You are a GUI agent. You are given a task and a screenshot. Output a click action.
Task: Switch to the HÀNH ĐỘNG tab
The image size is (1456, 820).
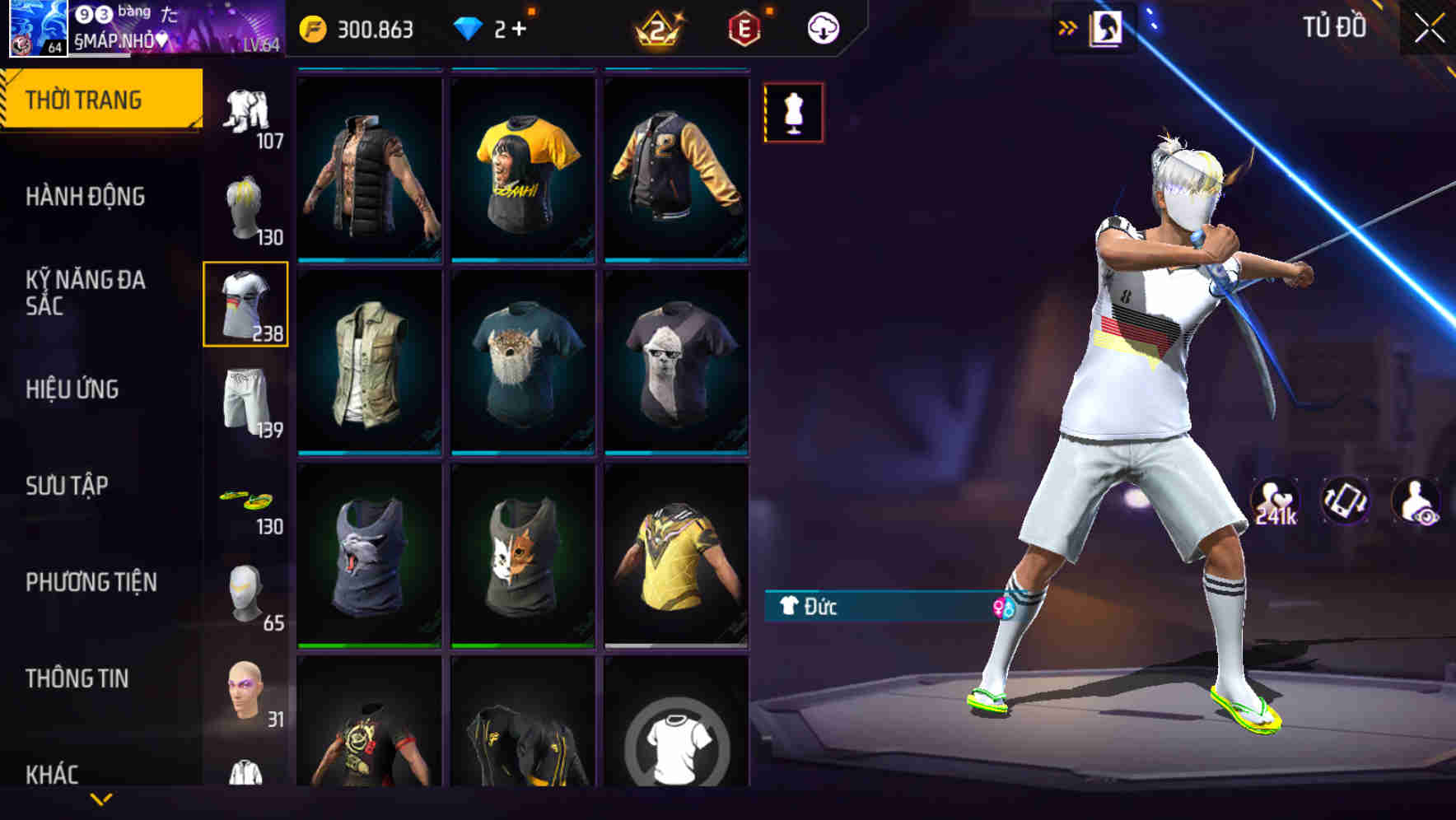coord(85,197)
